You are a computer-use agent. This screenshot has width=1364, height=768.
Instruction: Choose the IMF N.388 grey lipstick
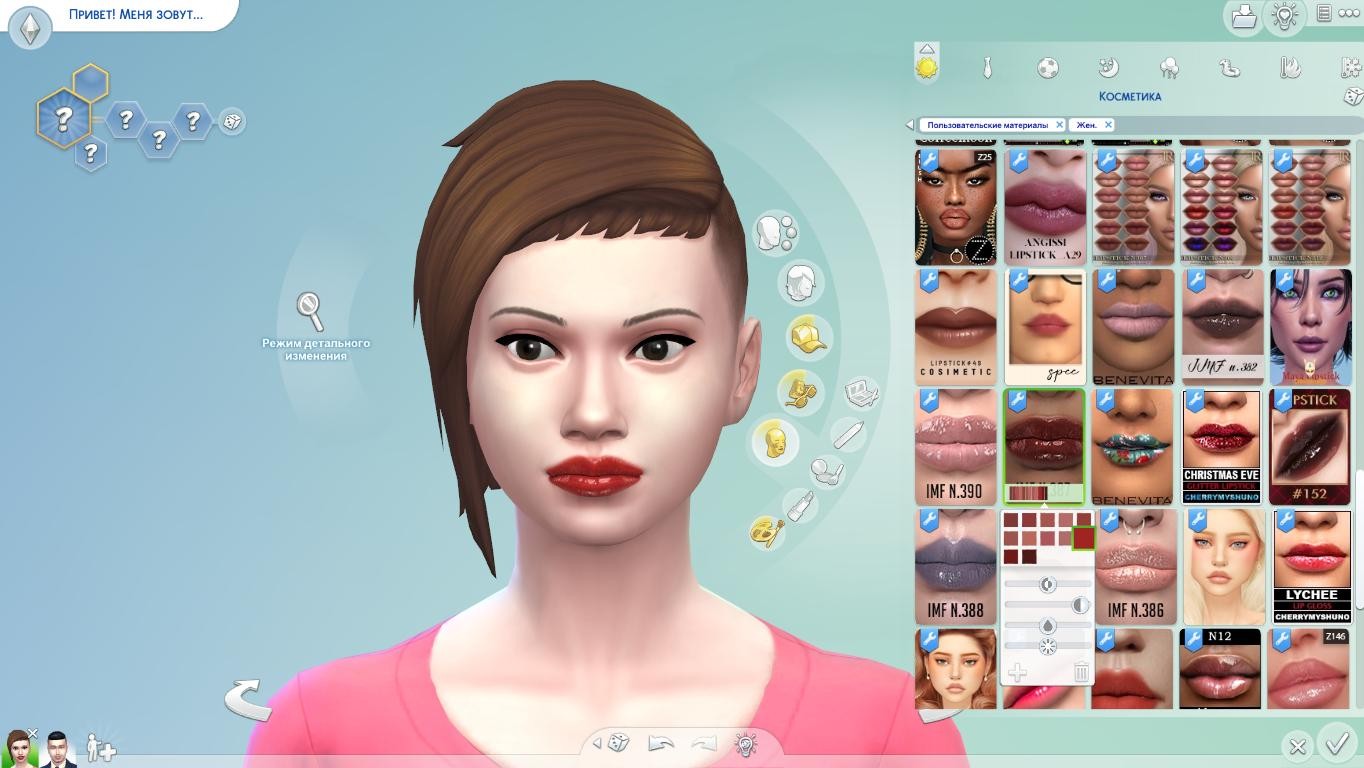955,566
